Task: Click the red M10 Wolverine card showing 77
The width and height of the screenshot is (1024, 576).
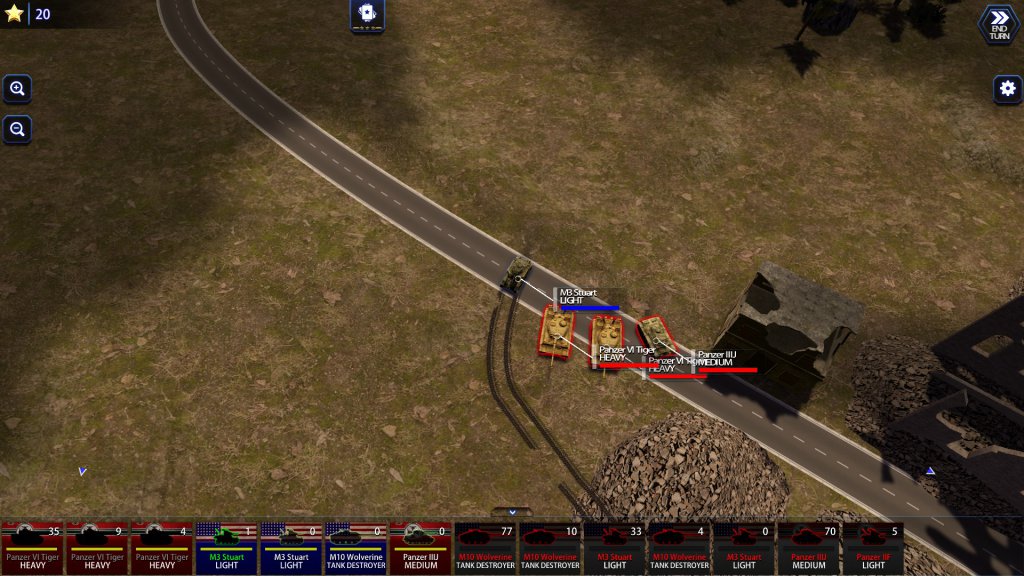Action: coord(485,548)
